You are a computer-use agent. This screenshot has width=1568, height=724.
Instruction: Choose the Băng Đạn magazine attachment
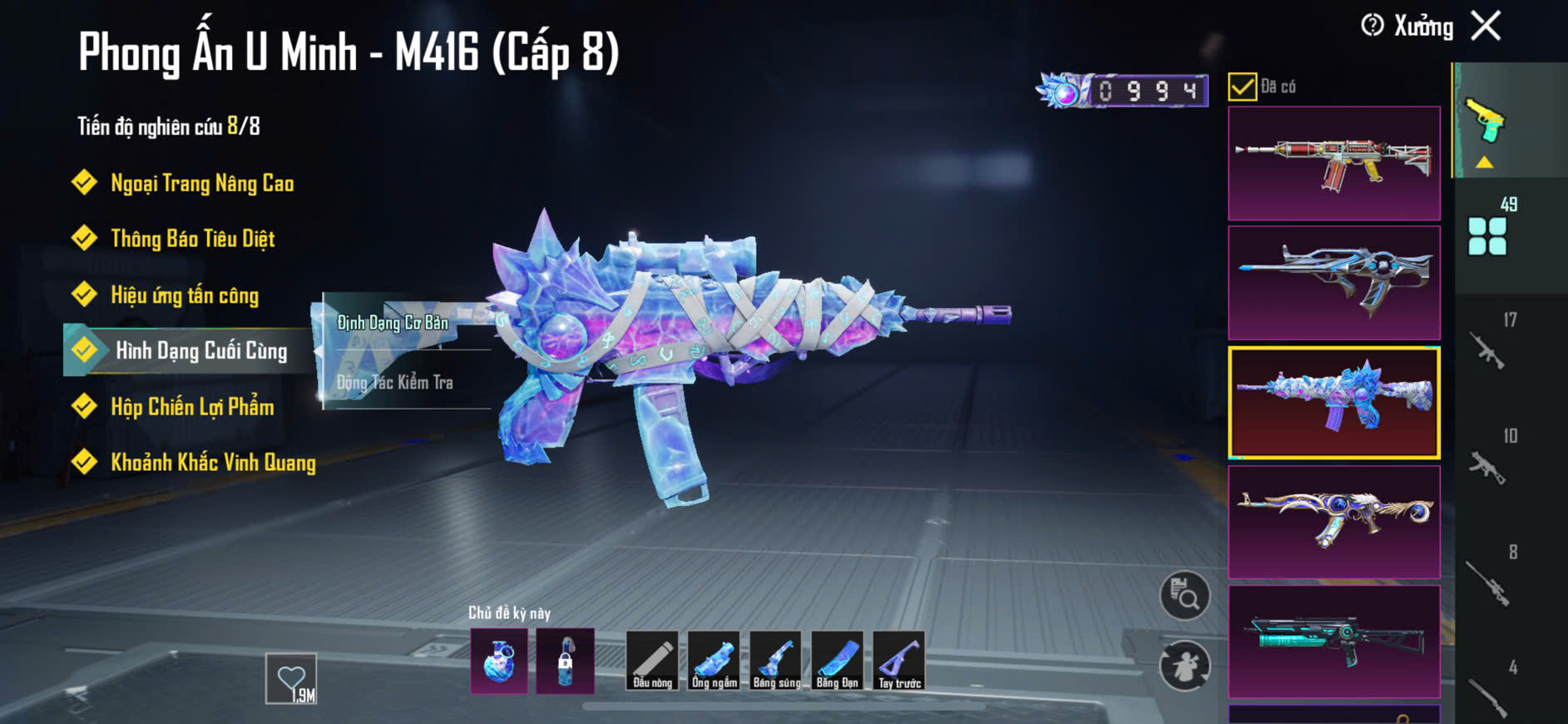pyautogui.click(x=837, y=661)
